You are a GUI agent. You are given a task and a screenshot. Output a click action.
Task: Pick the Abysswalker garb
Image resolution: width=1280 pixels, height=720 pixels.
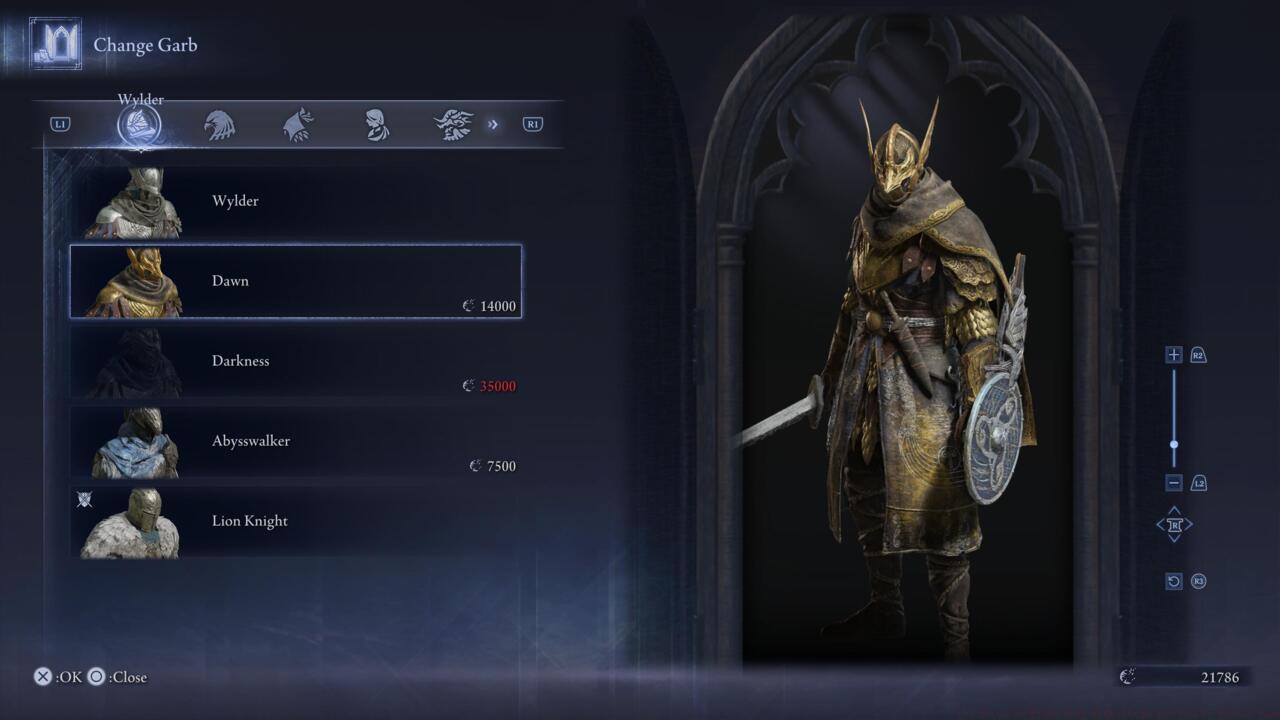(x=295, y=441)
